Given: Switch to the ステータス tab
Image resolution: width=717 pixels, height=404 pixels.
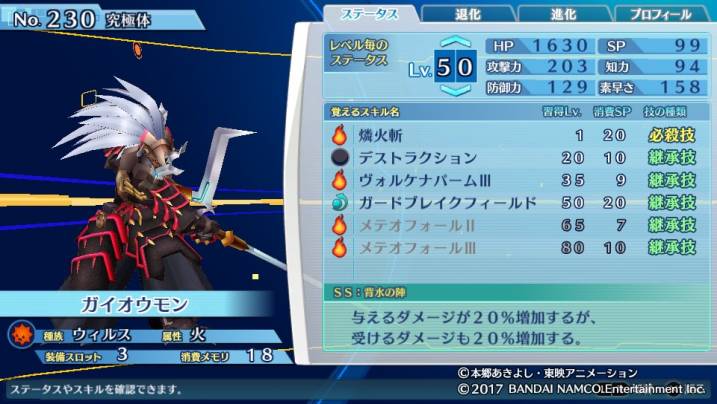Looking at the screenshot, I should [x=371, y=14].
